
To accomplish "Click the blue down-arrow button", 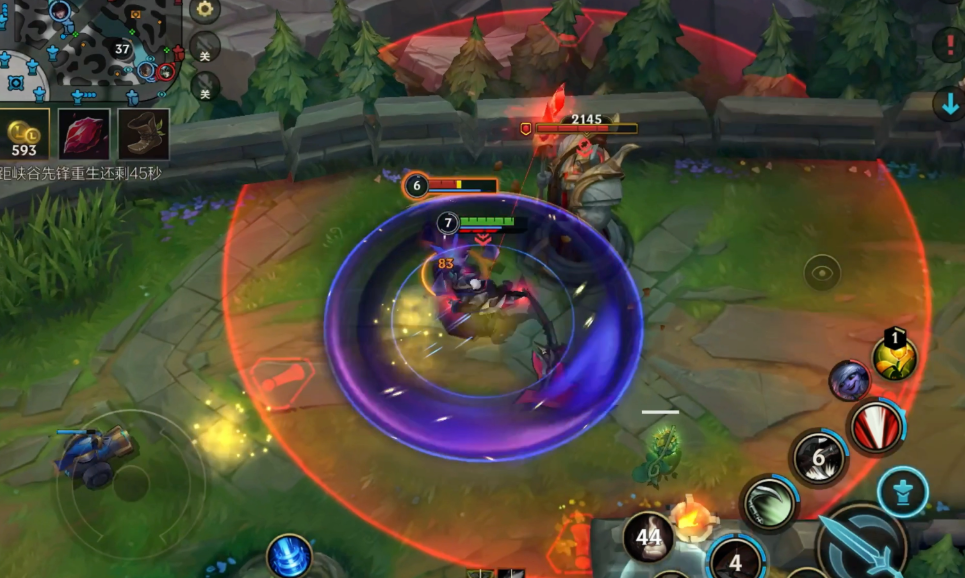I will pyautogui.click(x=948, y=104).
